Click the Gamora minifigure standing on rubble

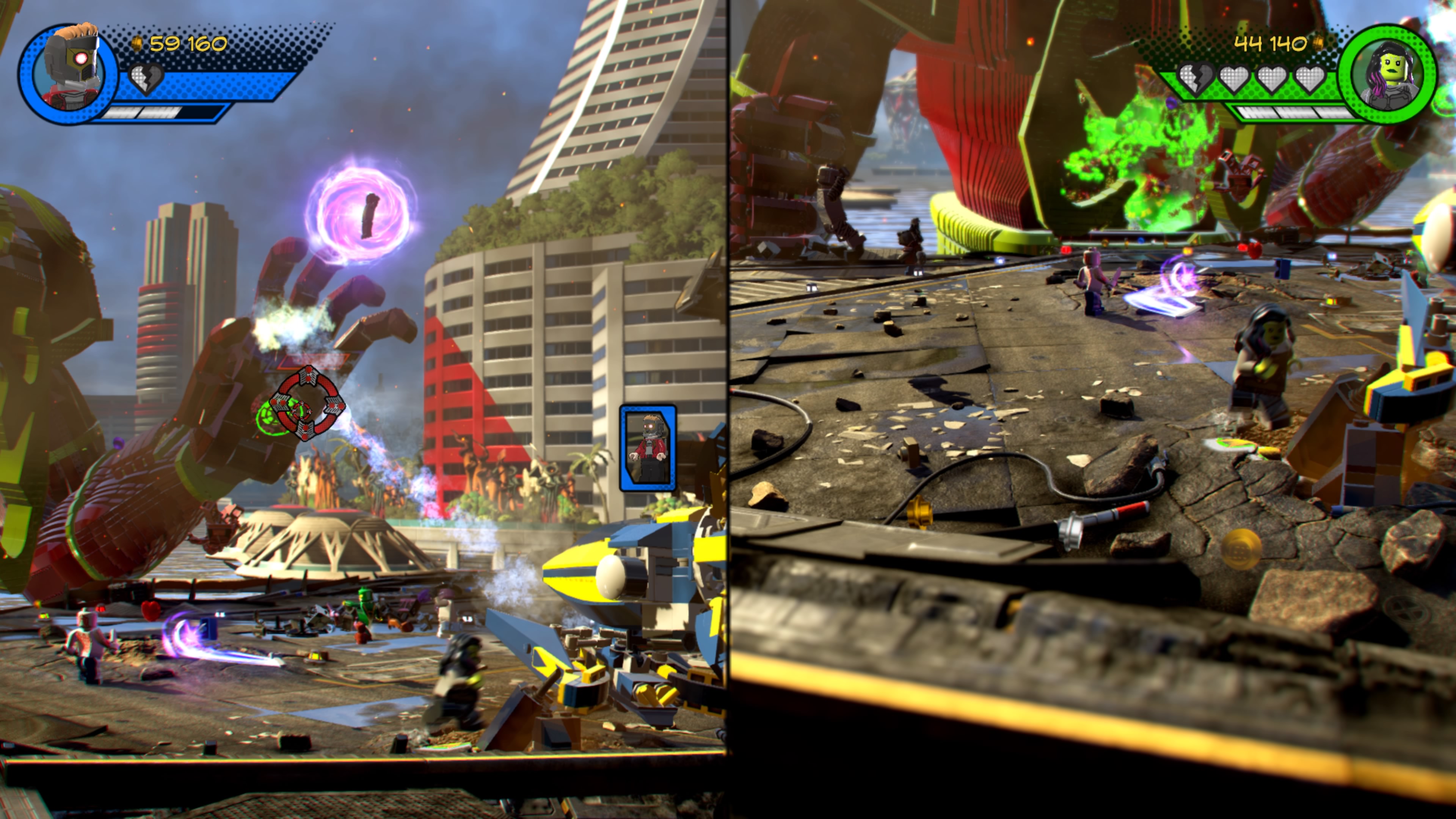point(1263,356)
